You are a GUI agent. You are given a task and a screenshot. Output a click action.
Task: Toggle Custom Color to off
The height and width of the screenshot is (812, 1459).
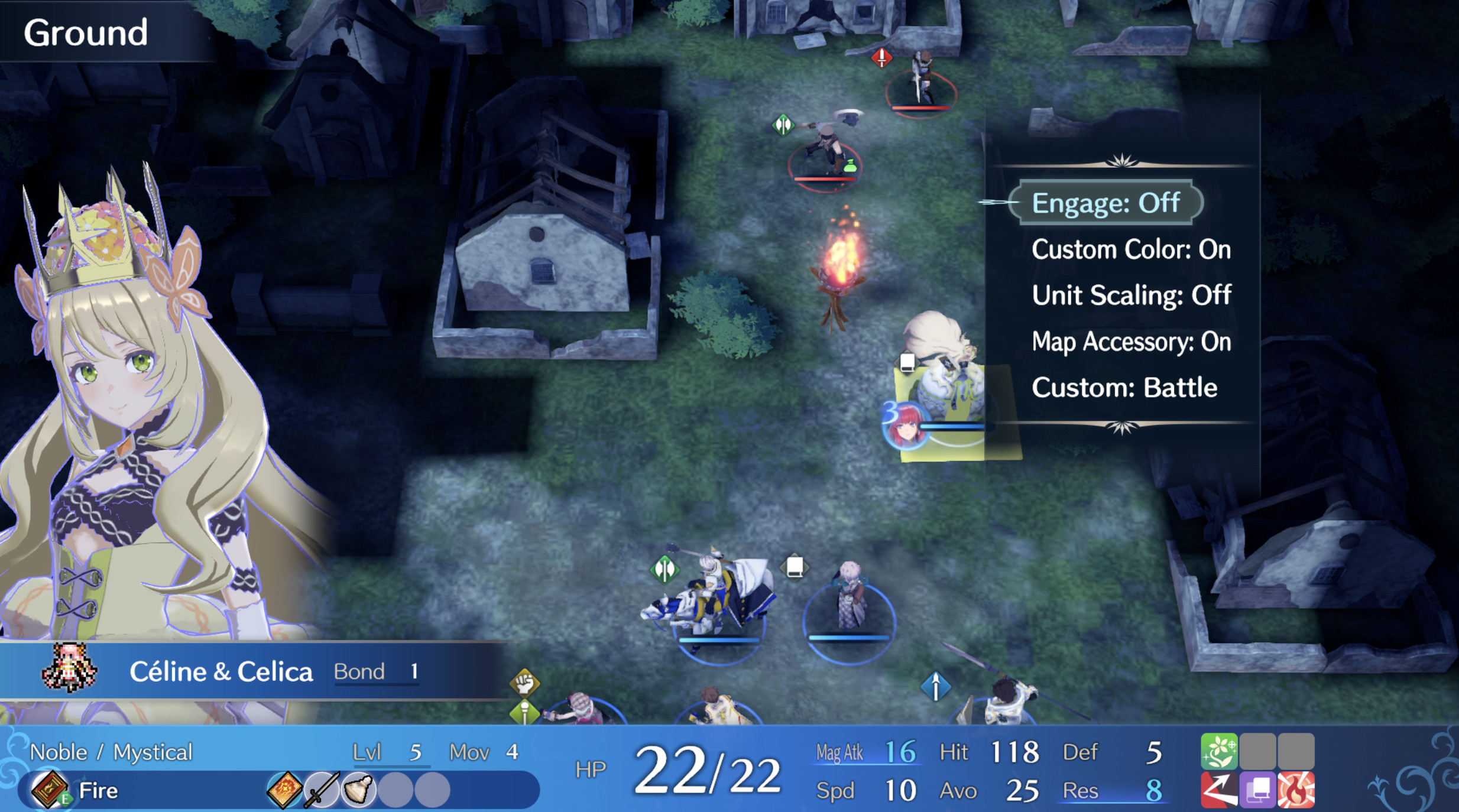(1130, 249)
